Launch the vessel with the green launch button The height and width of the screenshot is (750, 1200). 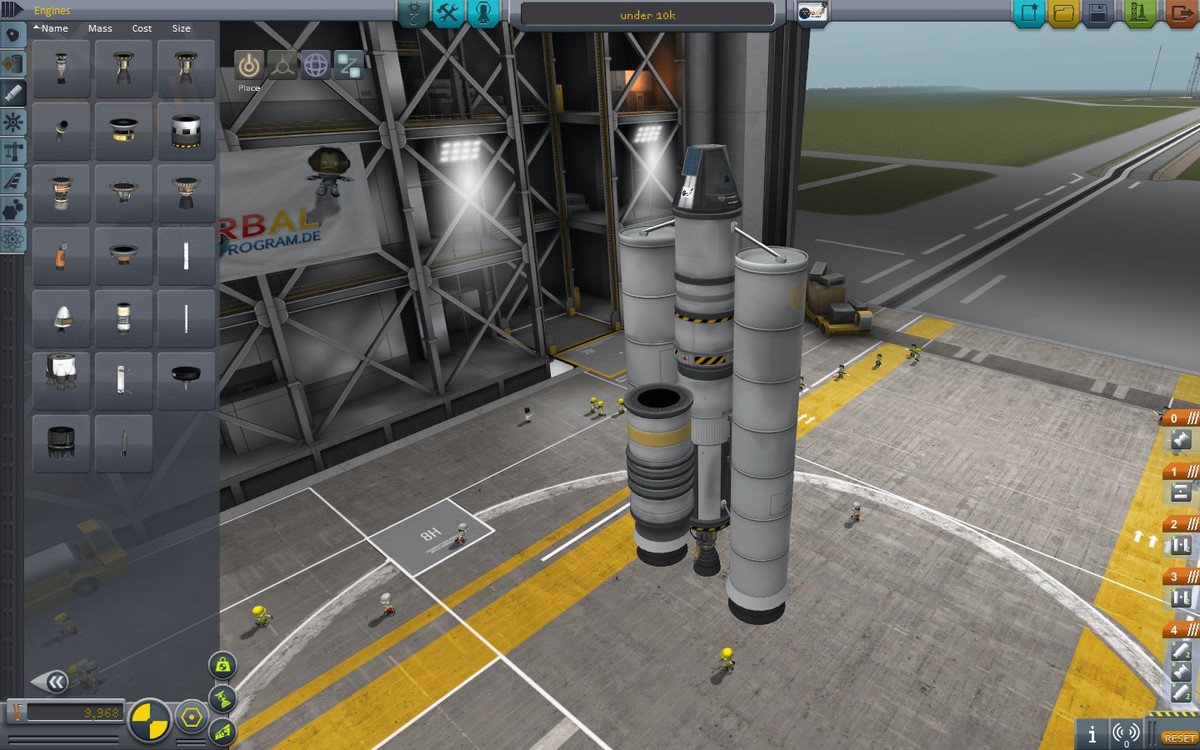(x=1137, y=14)
